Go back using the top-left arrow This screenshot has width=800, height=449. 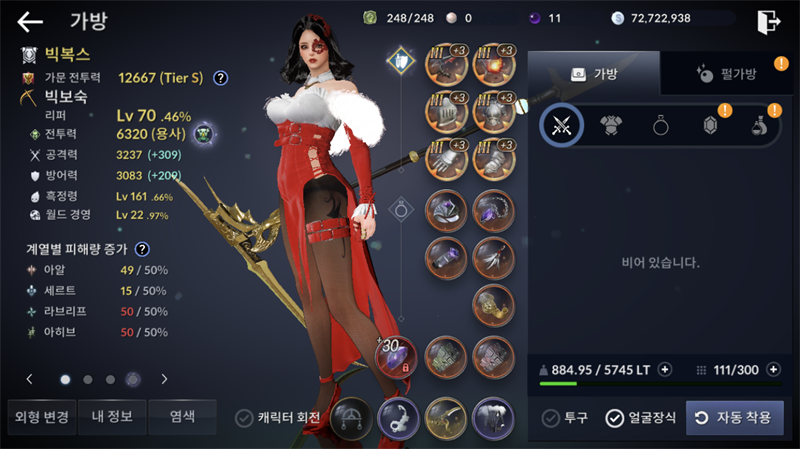pos(31,22)
